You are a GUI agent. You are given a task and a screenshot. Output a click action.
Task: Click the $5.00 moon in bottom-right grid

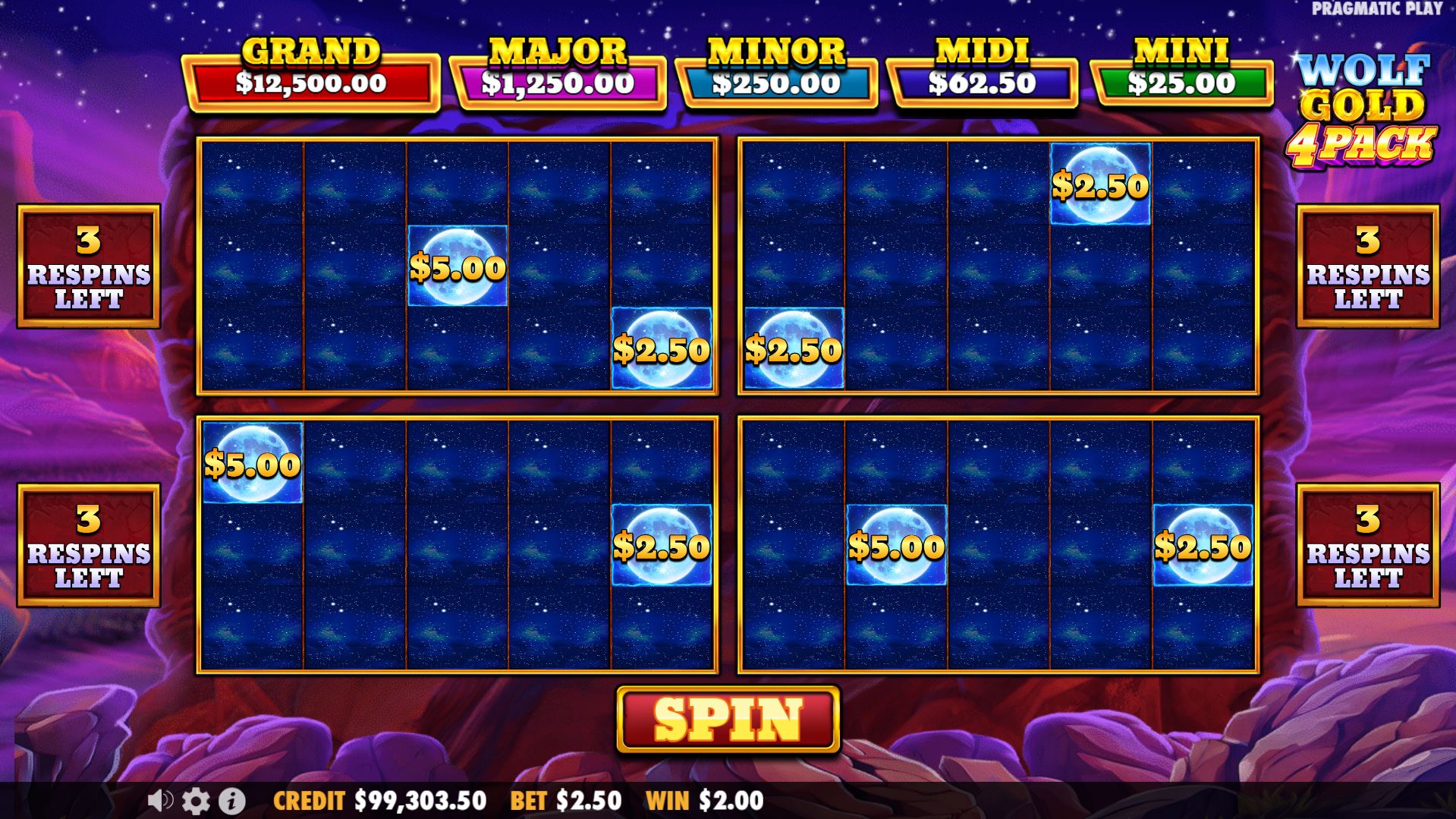point(896,545)
